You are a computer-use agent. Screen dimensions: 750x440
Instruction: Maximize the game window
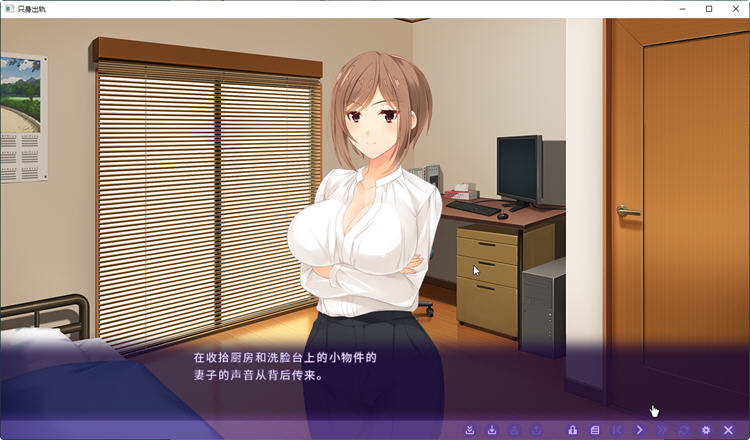tap(709, 9)
